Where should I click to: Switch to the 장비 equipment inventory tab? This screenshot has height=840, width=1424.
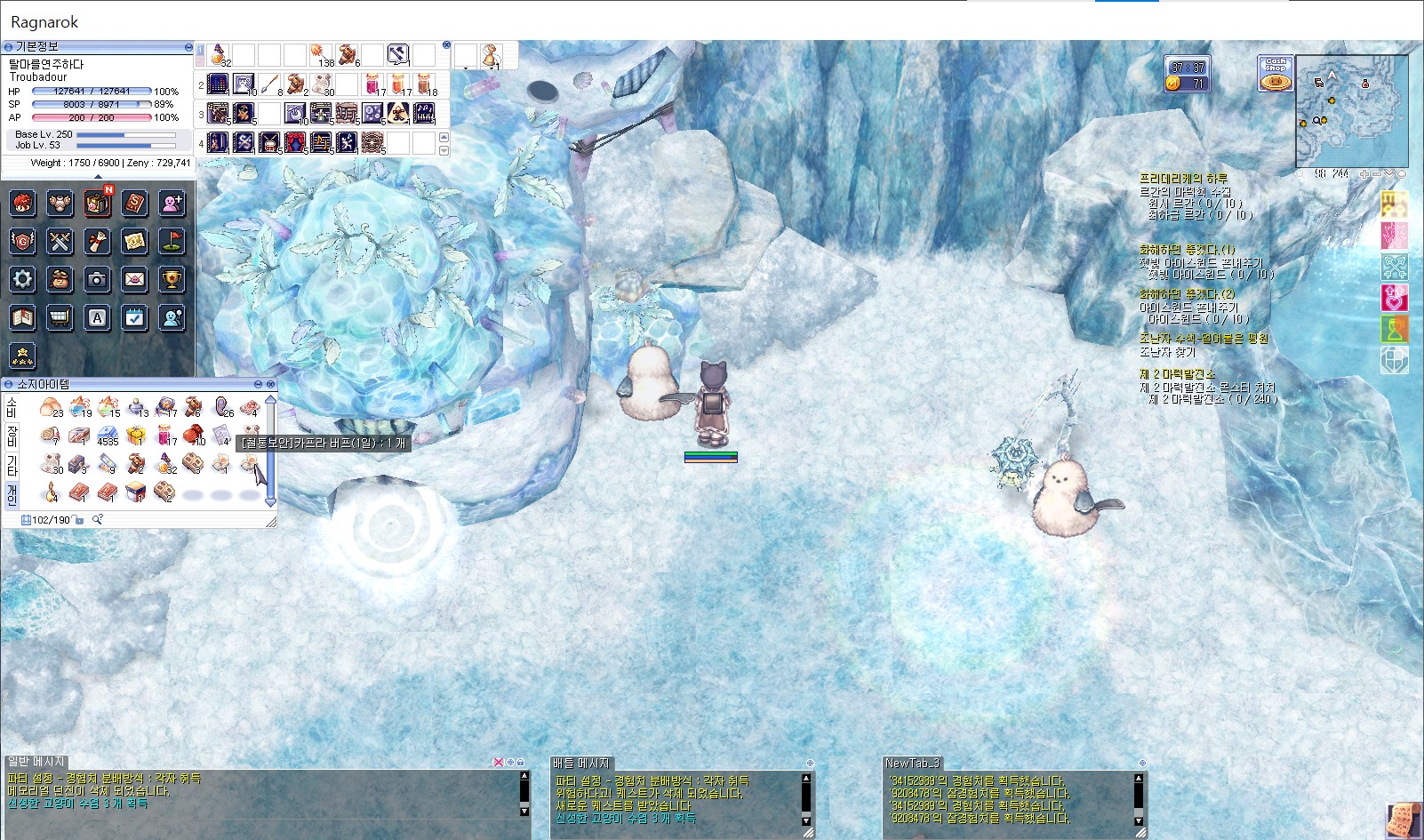(12, 436)
